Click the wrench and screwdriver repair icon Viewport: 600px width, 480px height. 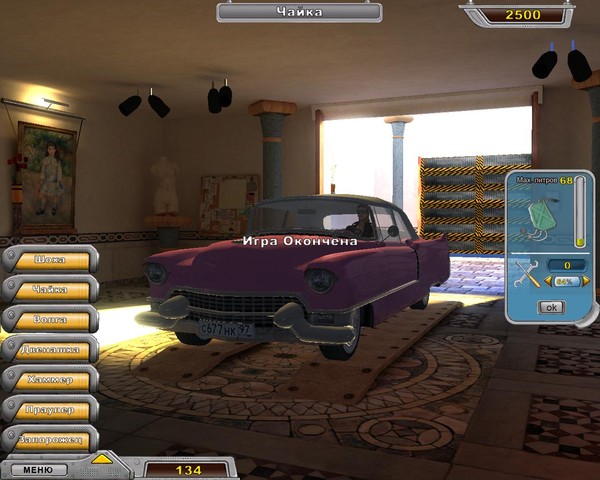525,273
